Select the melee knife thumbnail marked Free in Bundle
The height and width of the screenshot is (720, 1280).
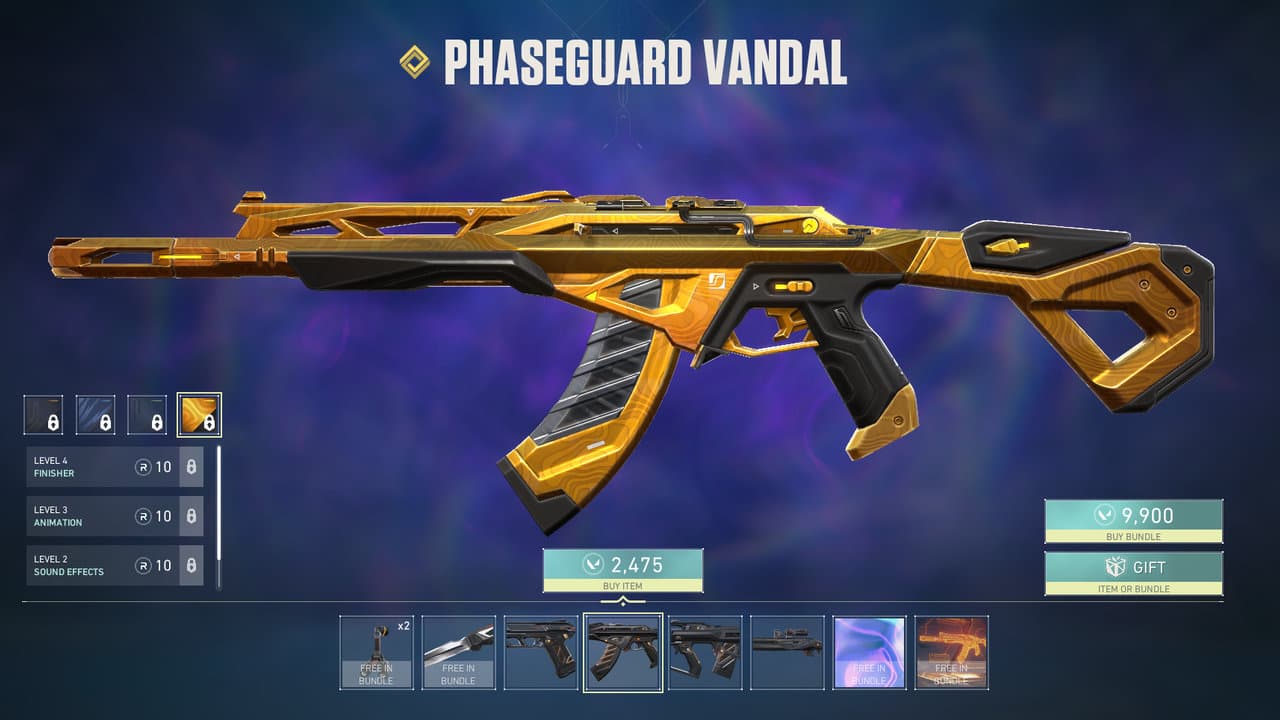click(x=459, y=653)
